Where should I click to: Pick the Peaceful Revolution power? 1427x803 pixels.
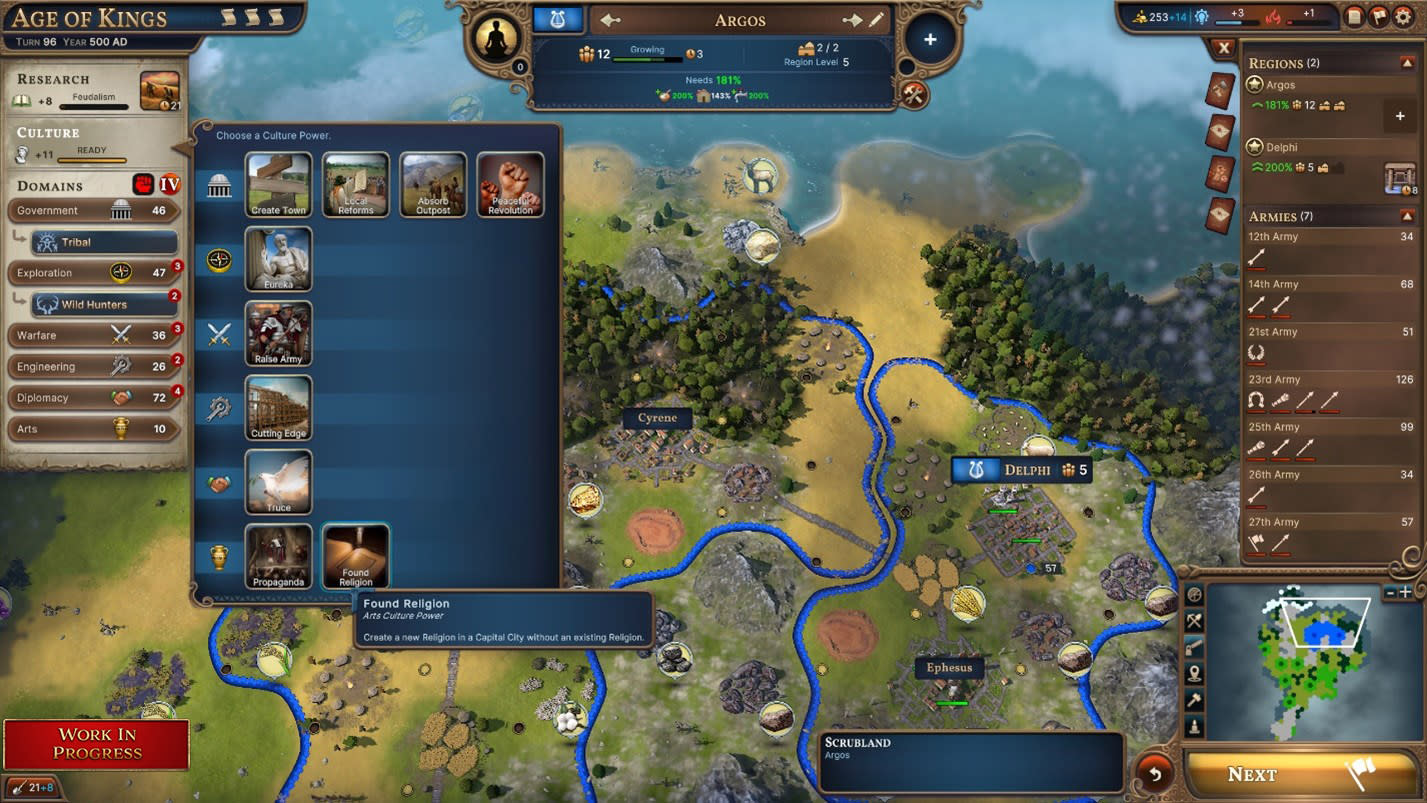pos(510,184)
